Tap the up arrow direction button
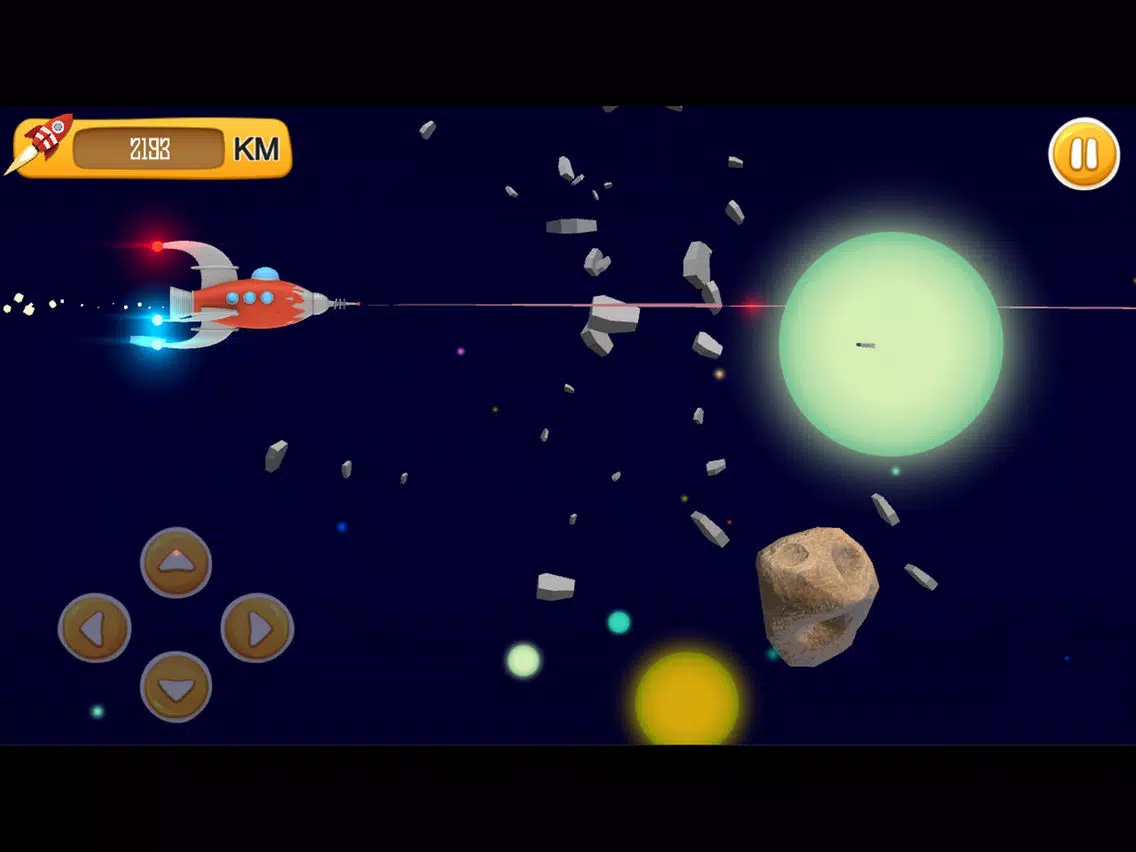Screen dimensions: 1136x852 click(x=176, y=562)
